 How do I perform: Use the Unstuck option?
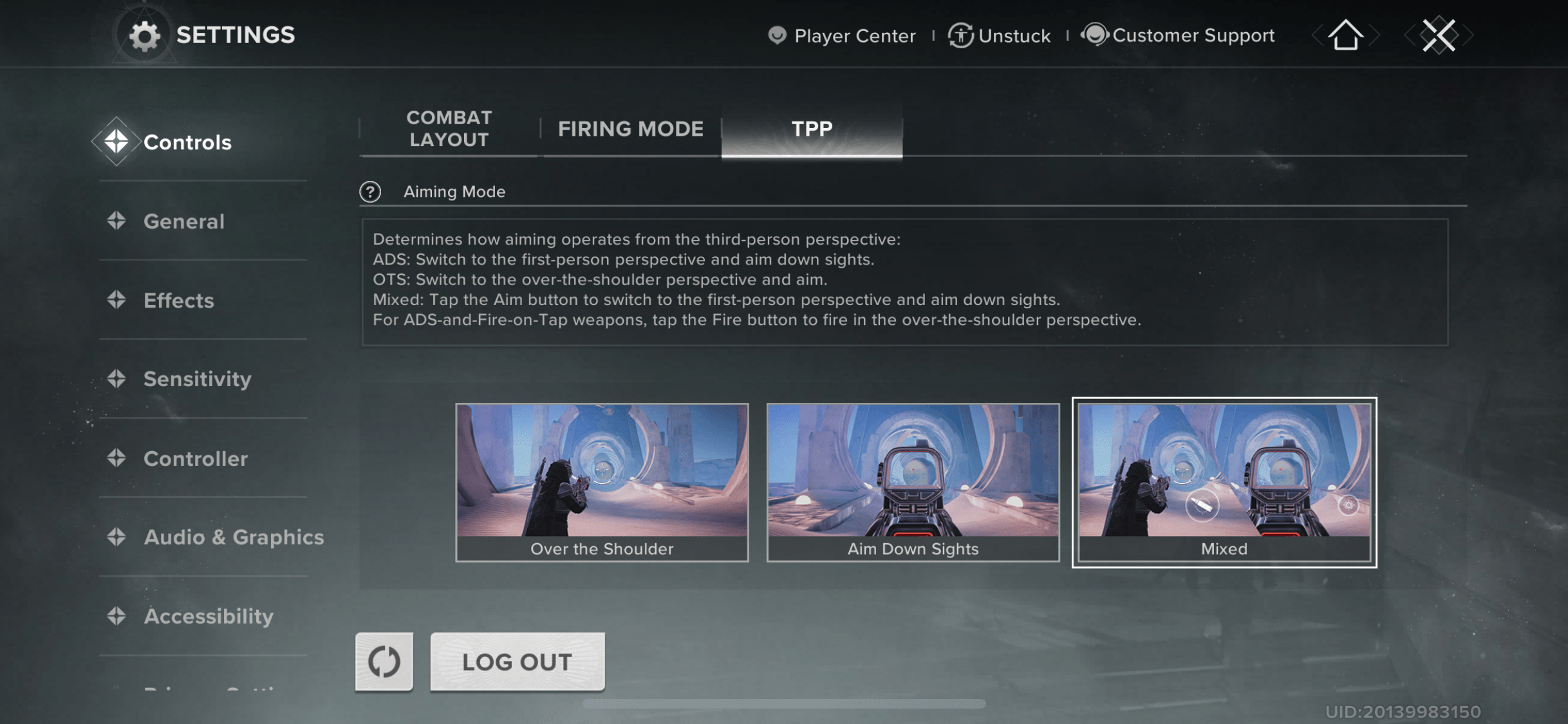pos(1000,35)
